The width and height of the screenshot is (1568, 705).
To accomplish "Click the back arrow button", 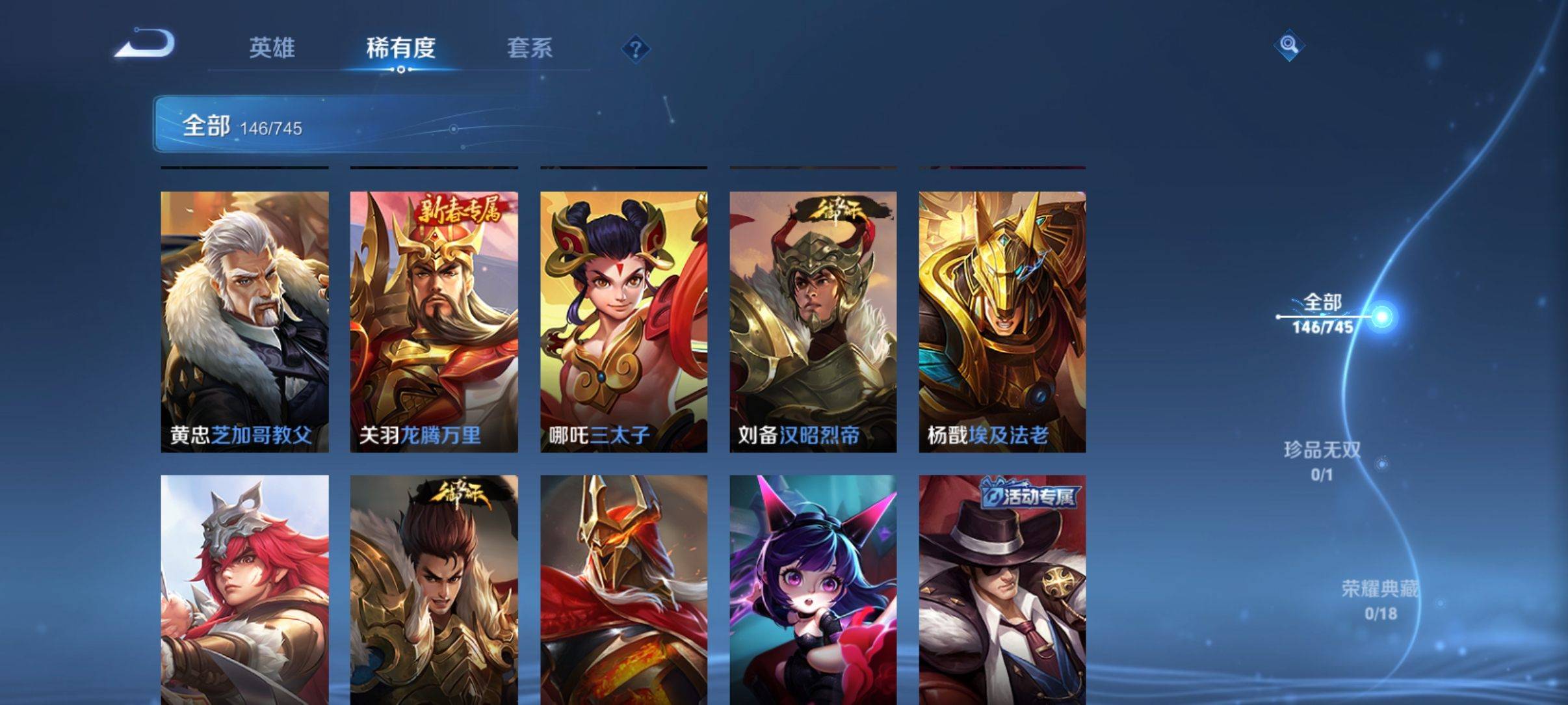I will click(x=145, y=45).
